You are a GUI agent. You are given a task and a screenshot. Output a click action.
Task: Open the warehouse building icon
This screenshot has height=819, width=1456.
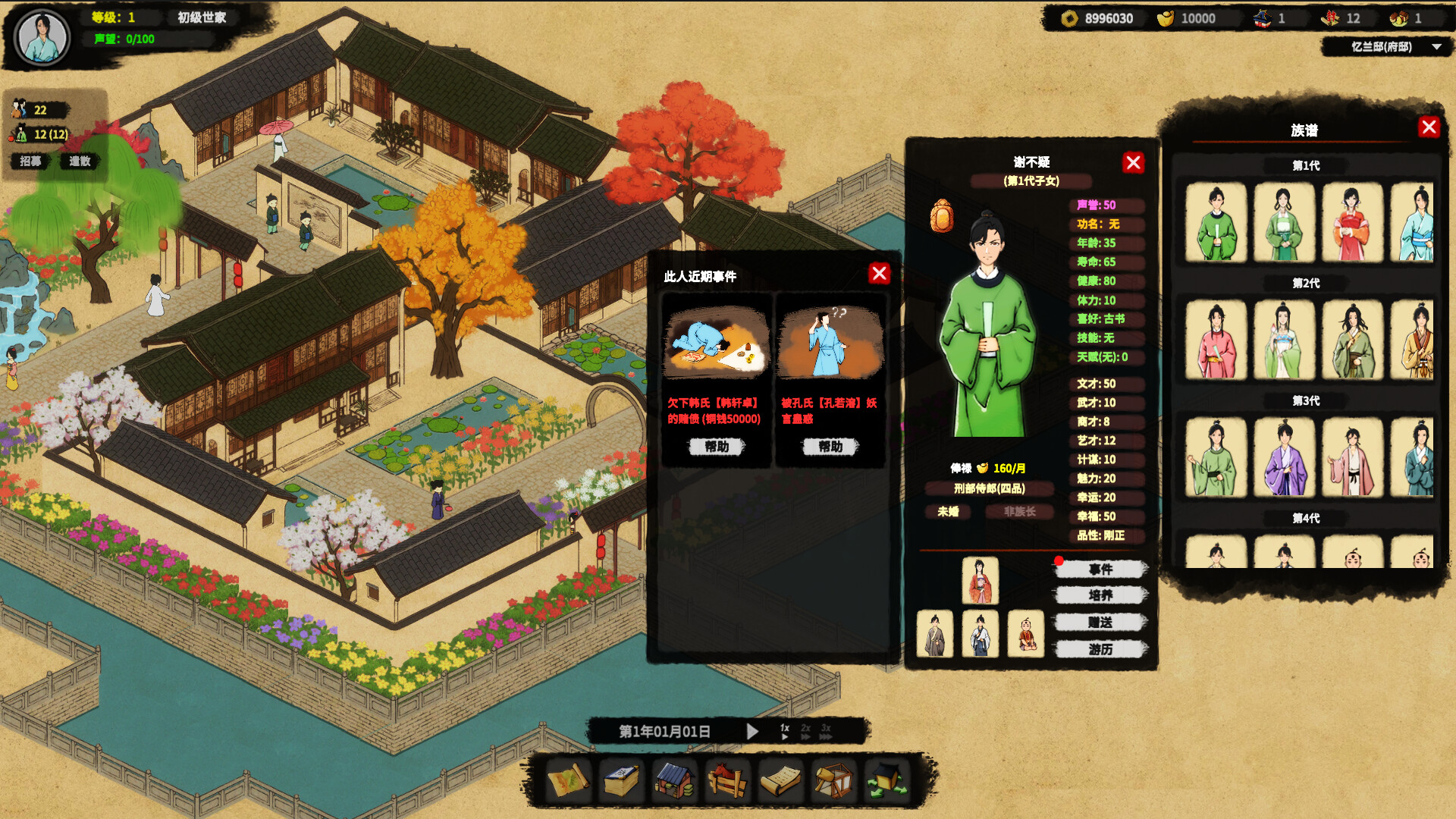[673, 781]
